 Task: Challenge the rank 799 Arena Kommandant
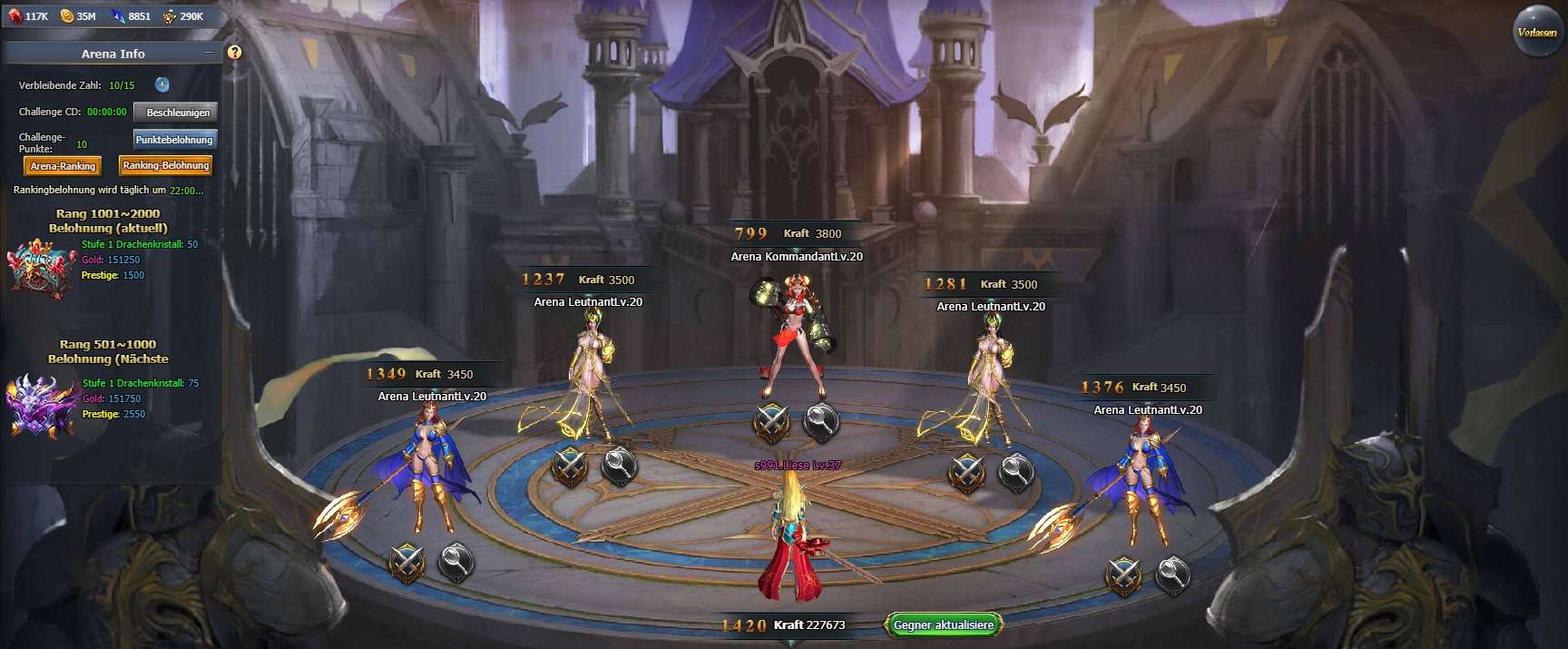pyautogui.click(x=771, y=422)
